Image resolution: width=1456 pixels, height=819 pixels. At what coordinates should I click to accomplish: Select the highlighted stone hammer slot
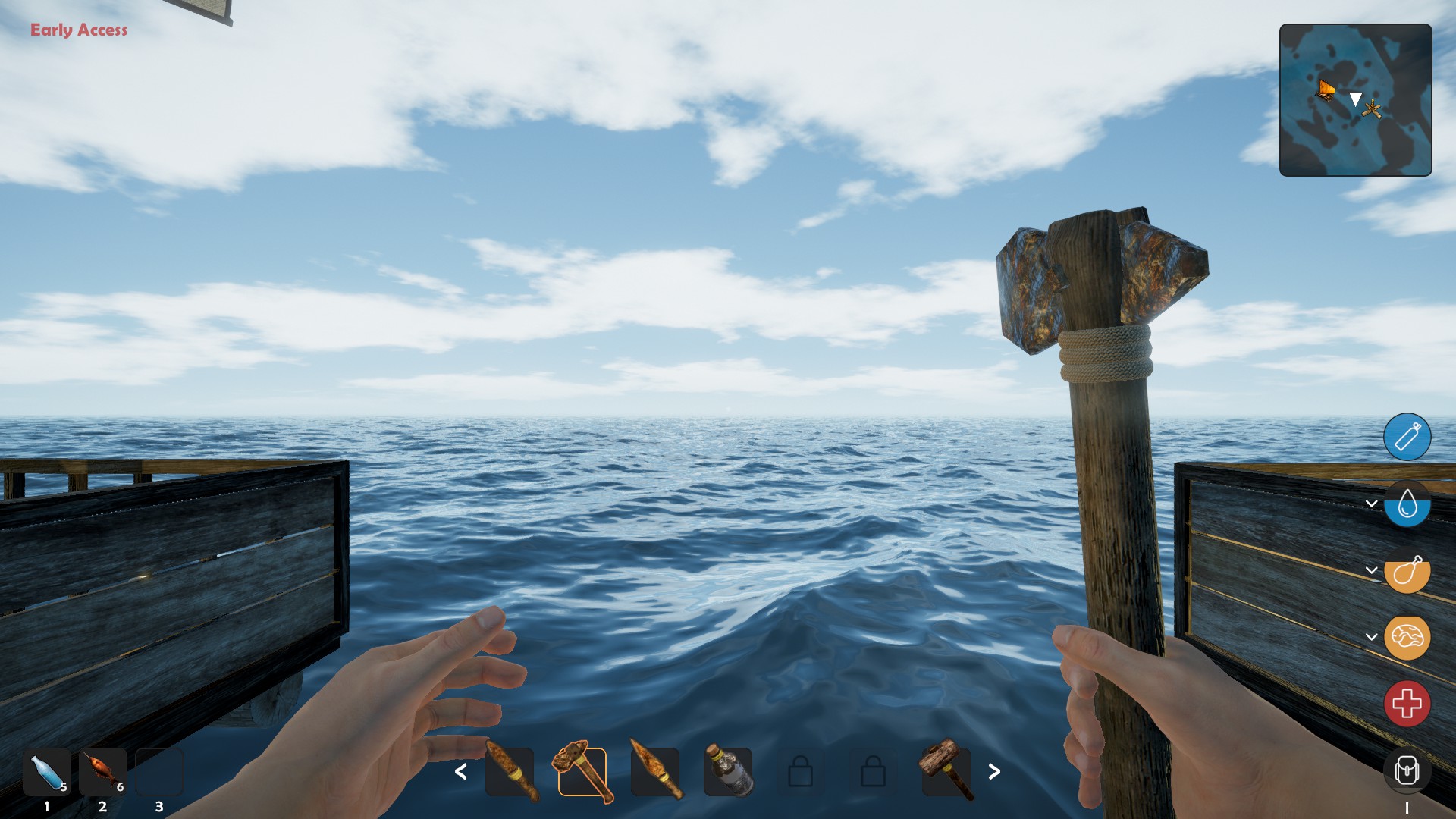(582, 772)
